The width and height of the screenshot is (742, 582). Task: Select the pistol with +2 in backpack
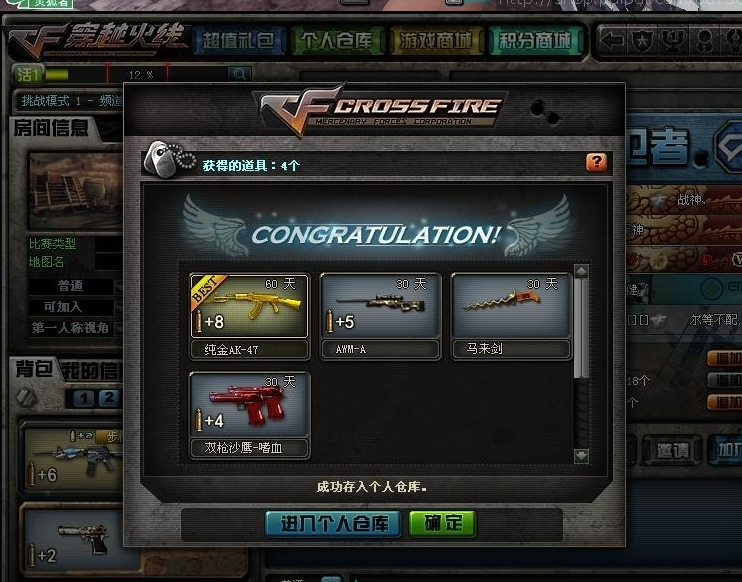[70, 540]
